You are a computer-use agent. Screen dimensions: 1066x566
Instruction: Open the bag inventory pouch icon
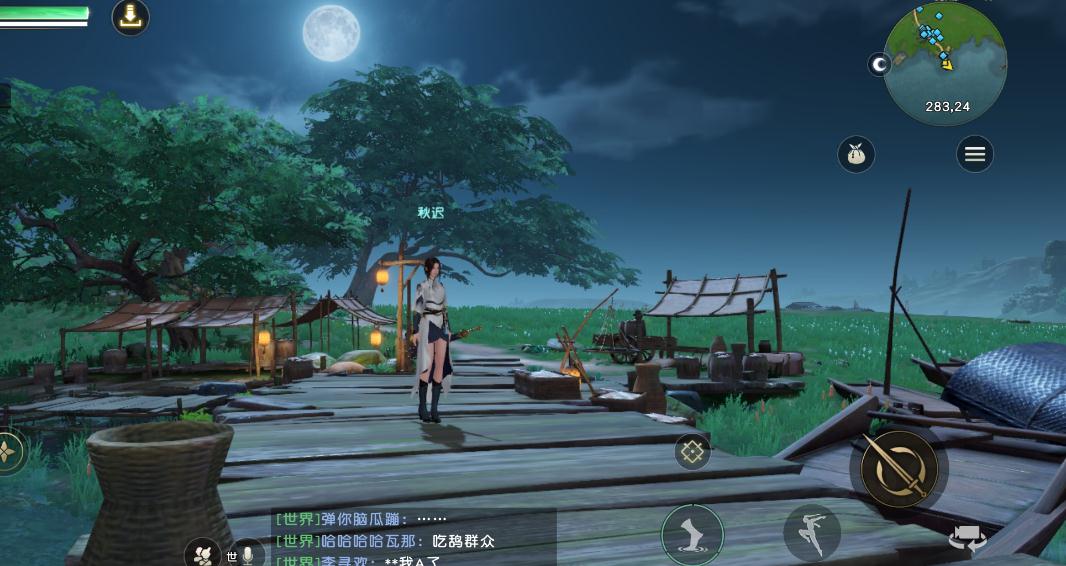pyautogui.click(x=856, y=154)
